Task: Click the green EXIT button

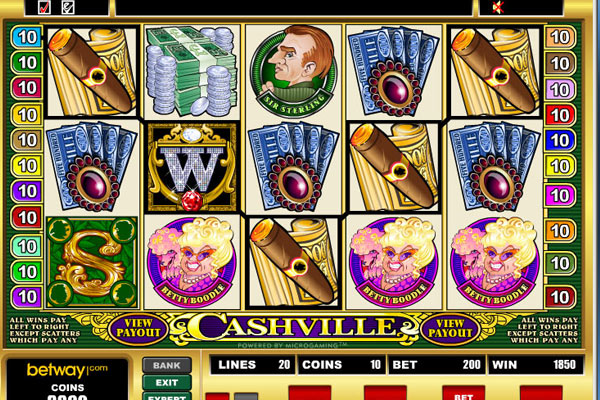Action: click(x=166, y=382)
